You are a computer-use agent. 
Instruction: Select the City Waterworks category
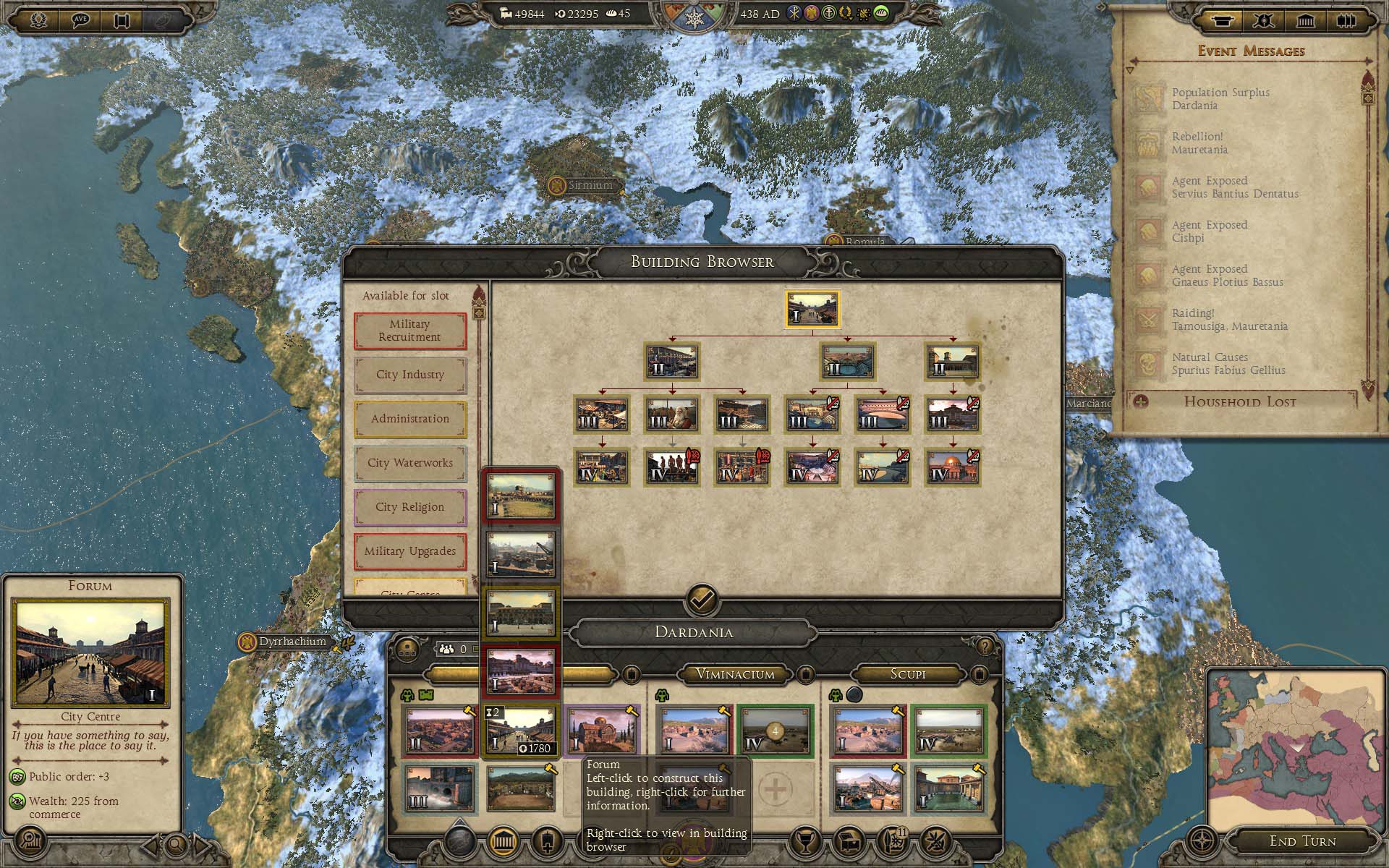pos(409,463)
